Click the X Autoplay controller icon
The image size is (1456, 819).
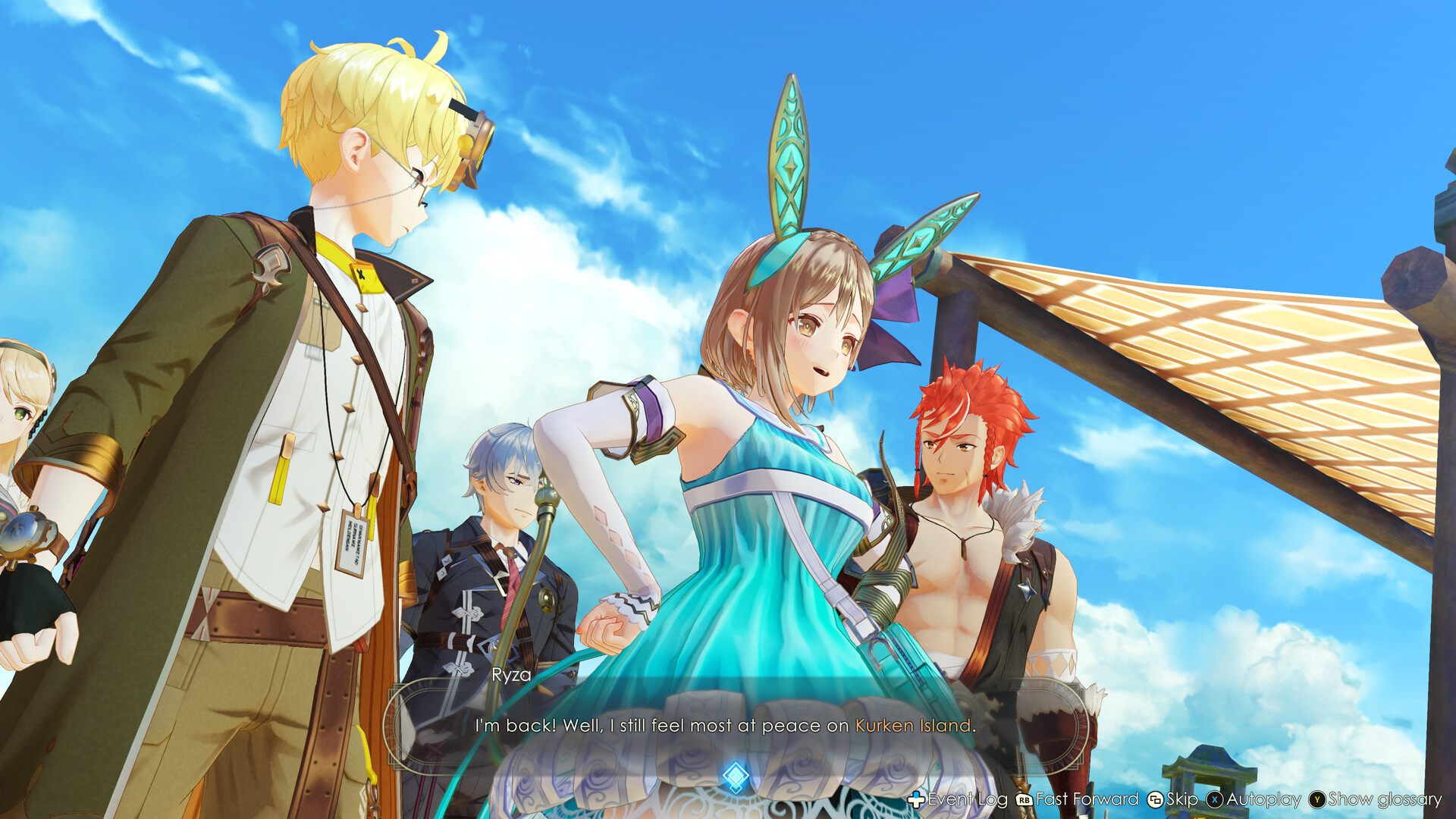pyautogui.click(x=1215, y=799)
